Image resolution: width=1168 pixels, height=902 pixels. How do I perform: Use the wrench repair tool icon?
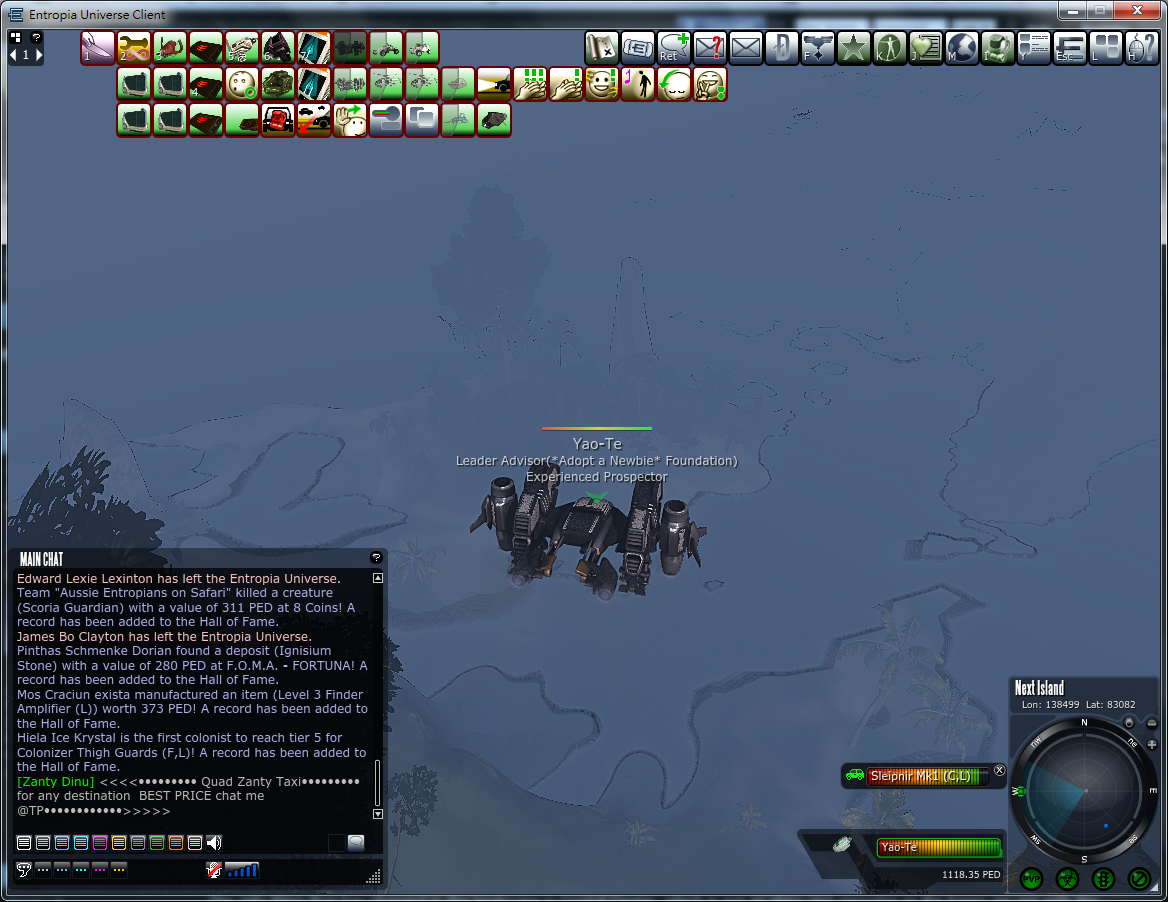click(x=134, y=48)
